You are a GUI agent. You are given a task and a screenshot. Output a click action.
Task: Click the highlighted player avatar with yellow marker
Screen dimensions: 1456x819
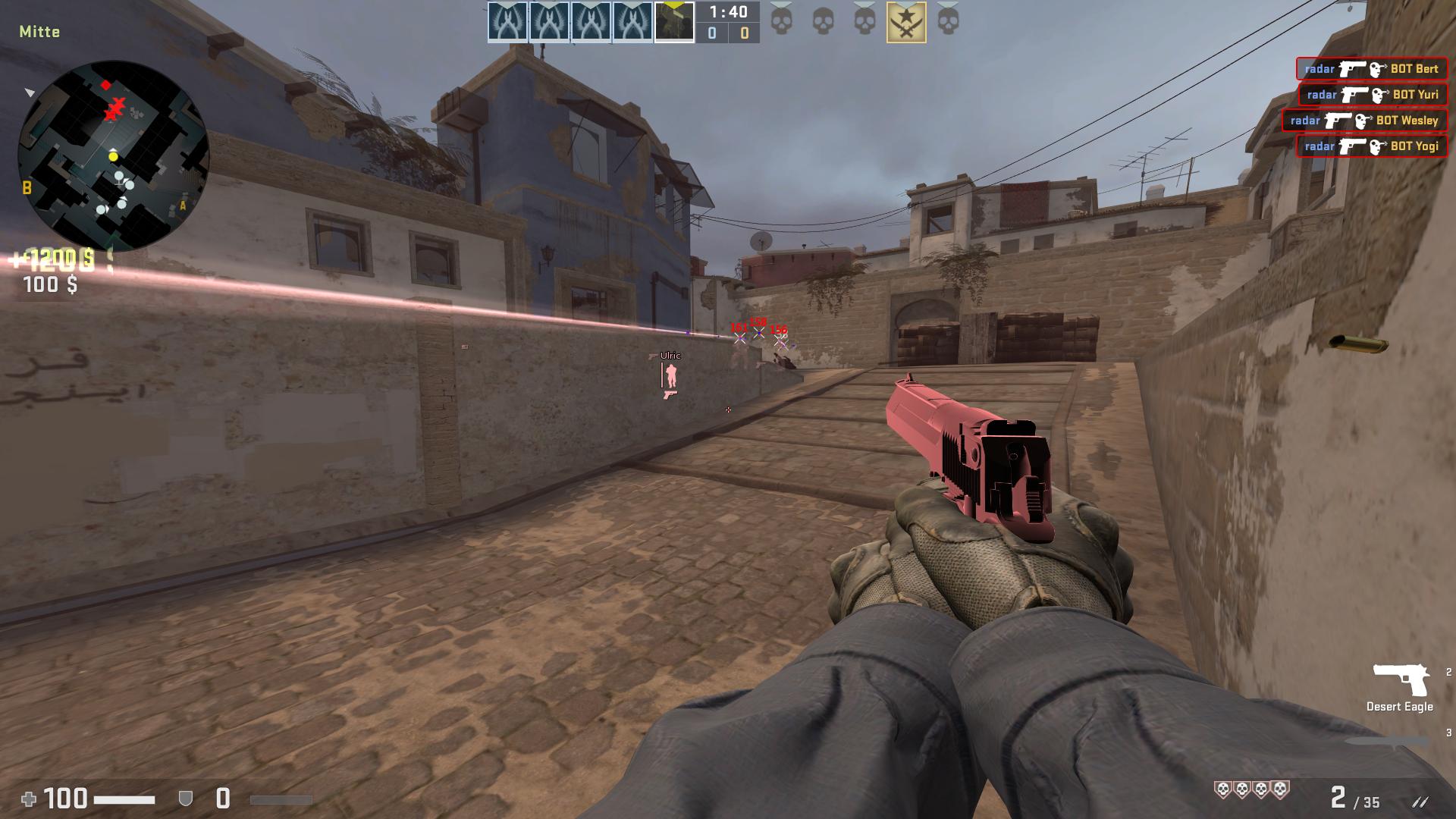[x=675, y=20]
